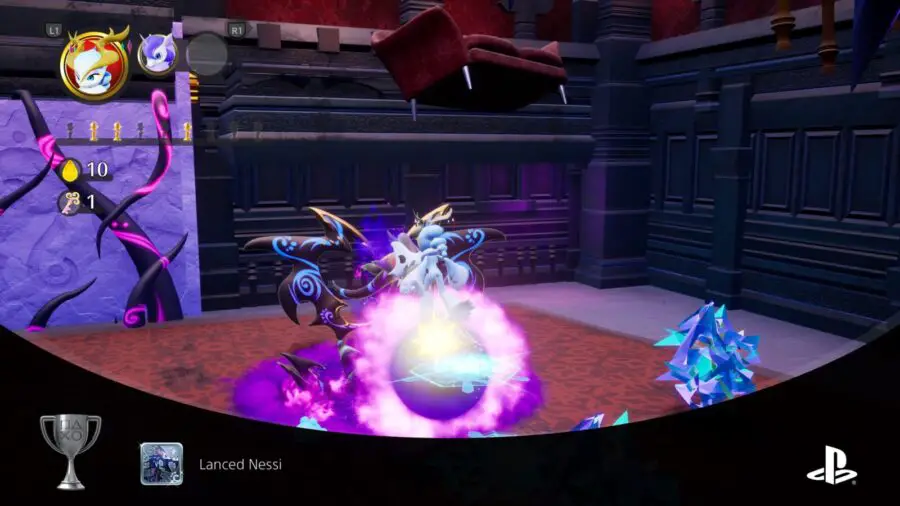Screen dimensions: 900x506
Task: Select the empty grey costume slot
Action: [x=207, y=54]
